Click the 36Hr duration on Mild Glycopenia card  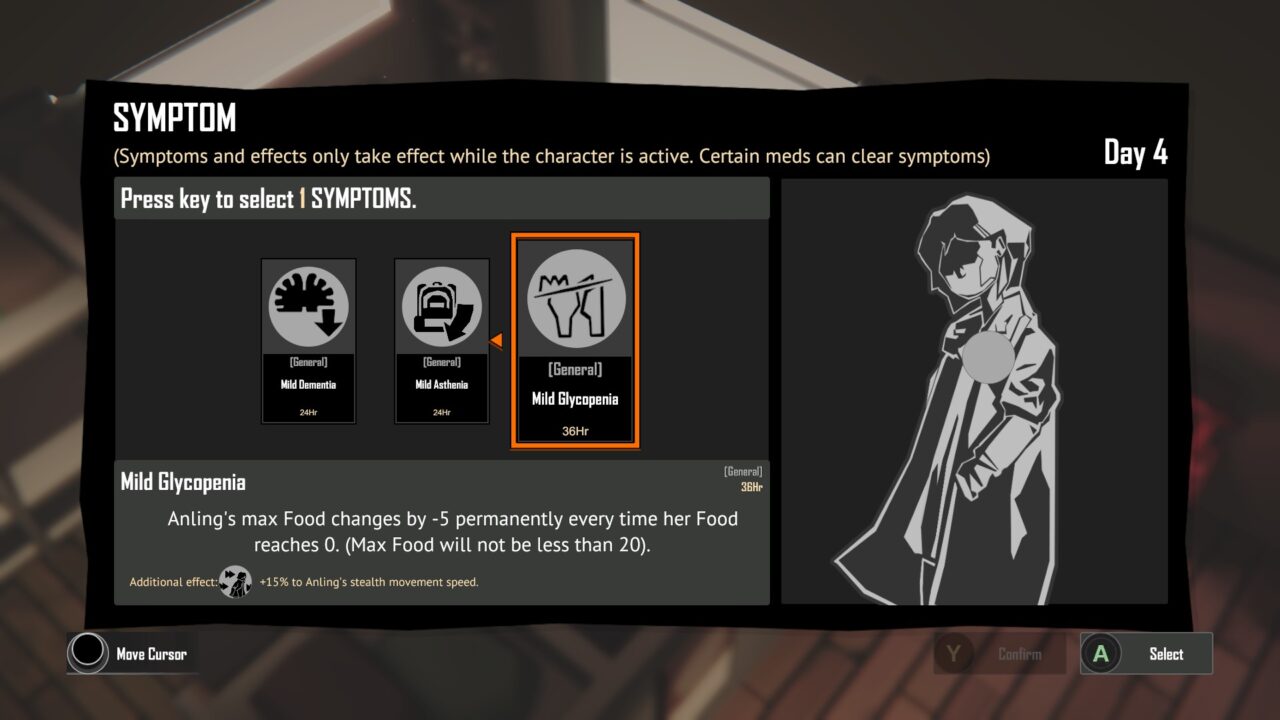[x=576, y=430]
